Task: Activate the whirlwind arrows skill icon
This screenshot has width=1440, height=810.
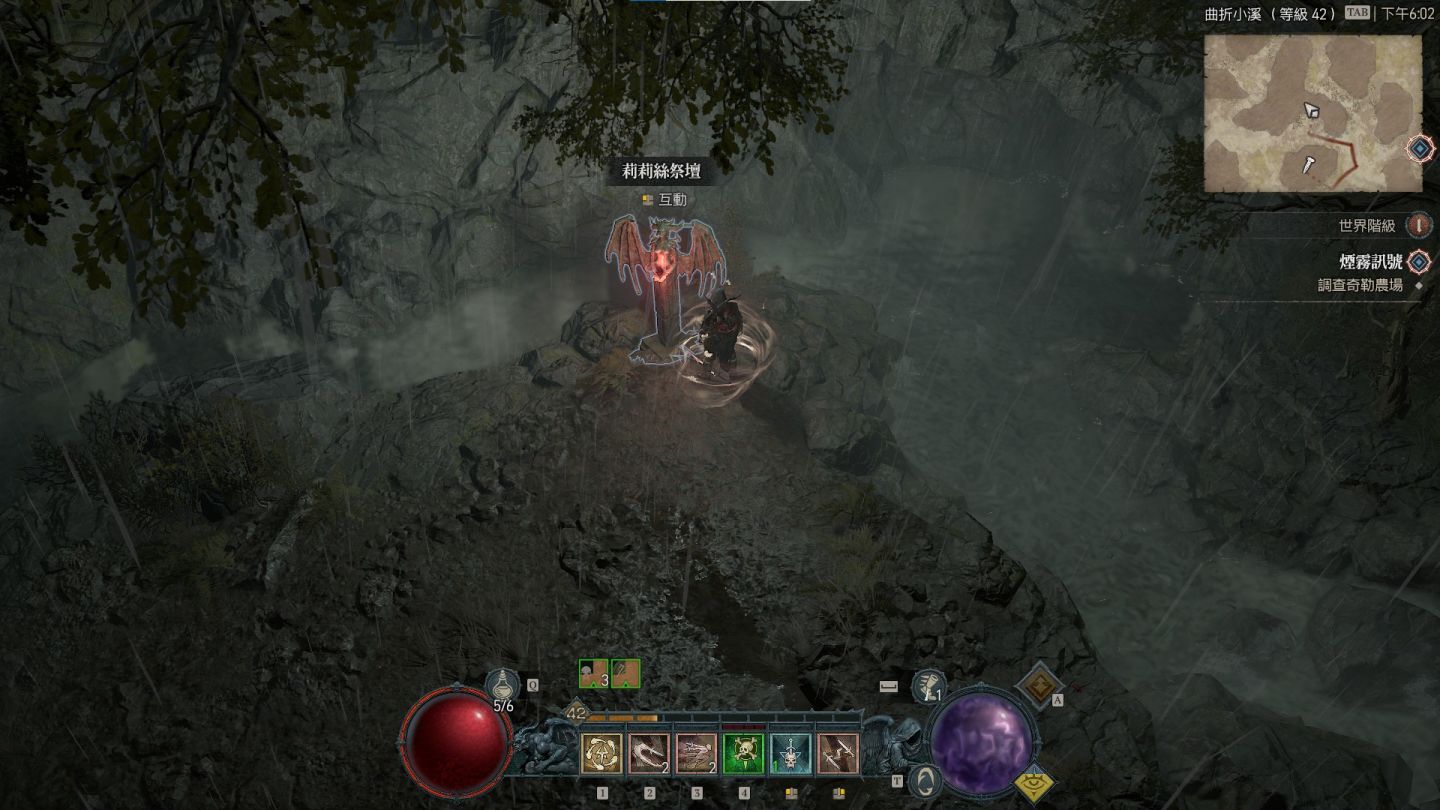Action: [x=601, y=754]
